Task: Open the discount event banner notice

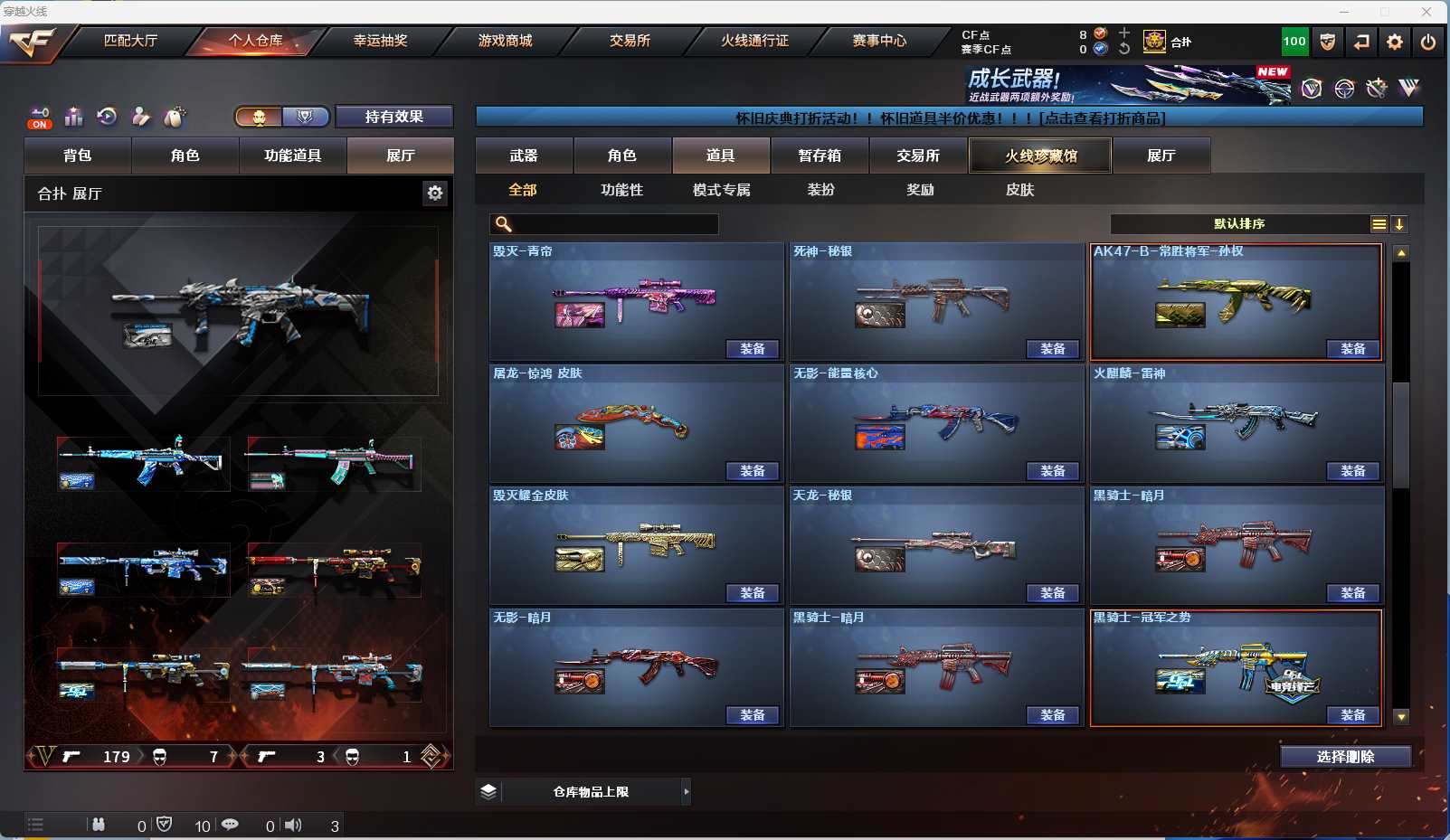Action: (949, 118)
